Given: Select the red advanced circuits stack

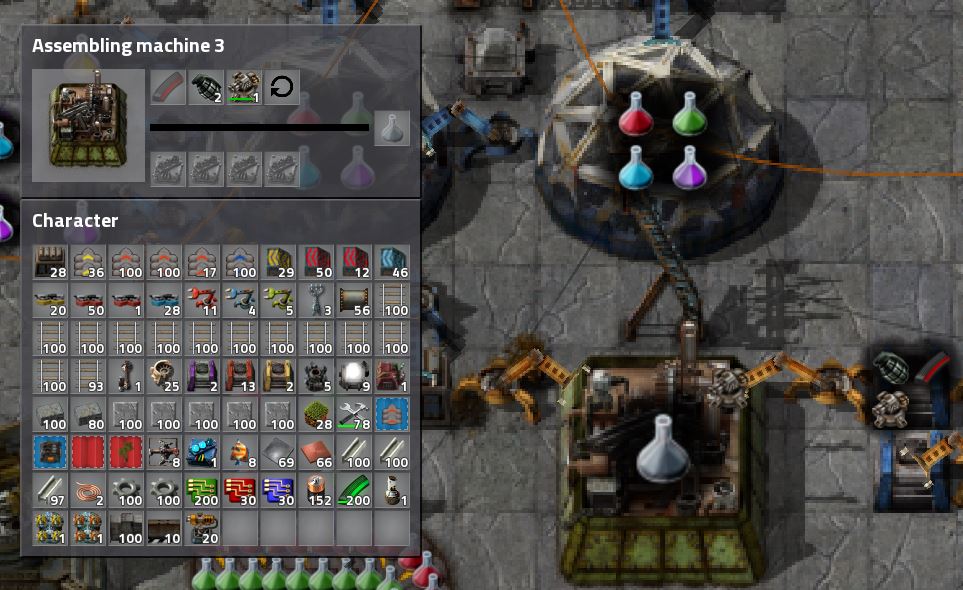Looking at the screenshot, I should point(241,490).
